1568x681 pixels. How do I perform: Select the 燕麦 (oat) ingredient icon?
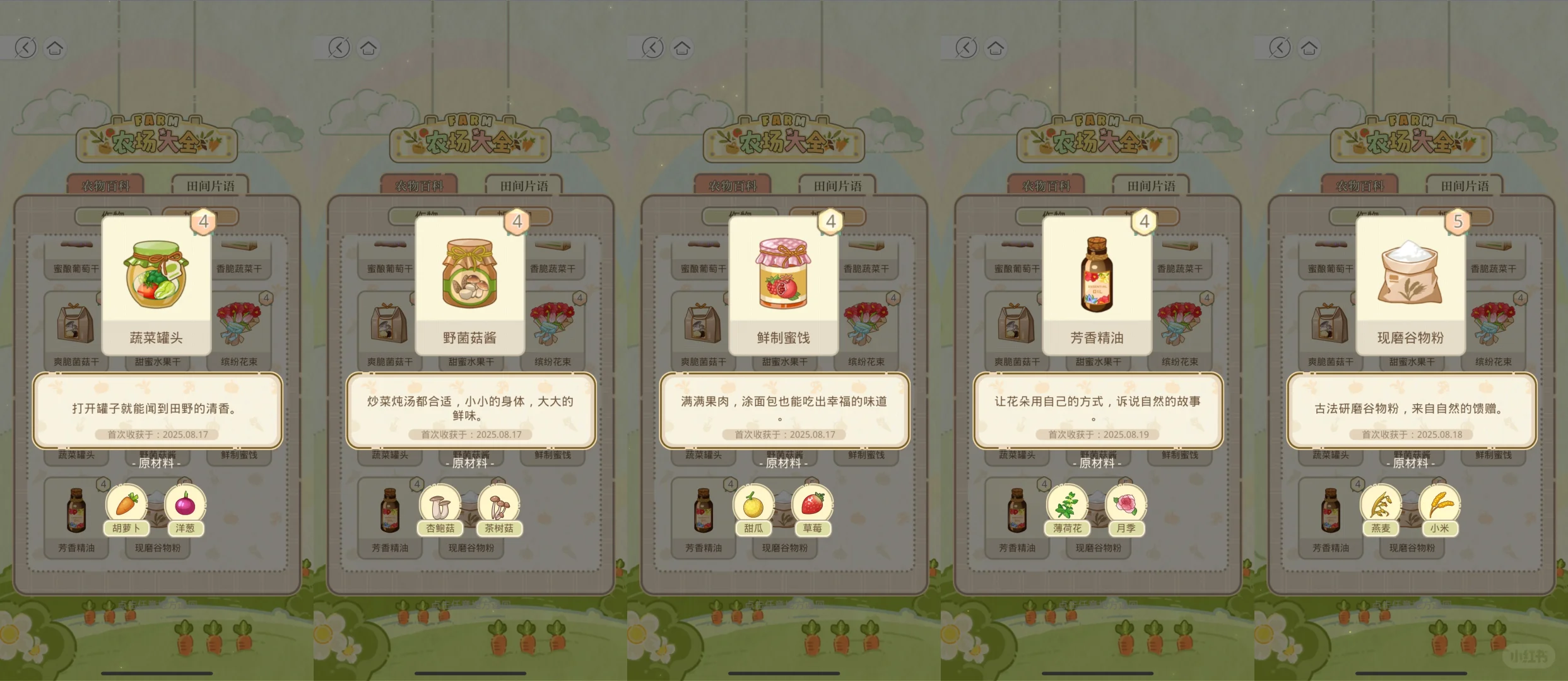tap(1381, 503)
